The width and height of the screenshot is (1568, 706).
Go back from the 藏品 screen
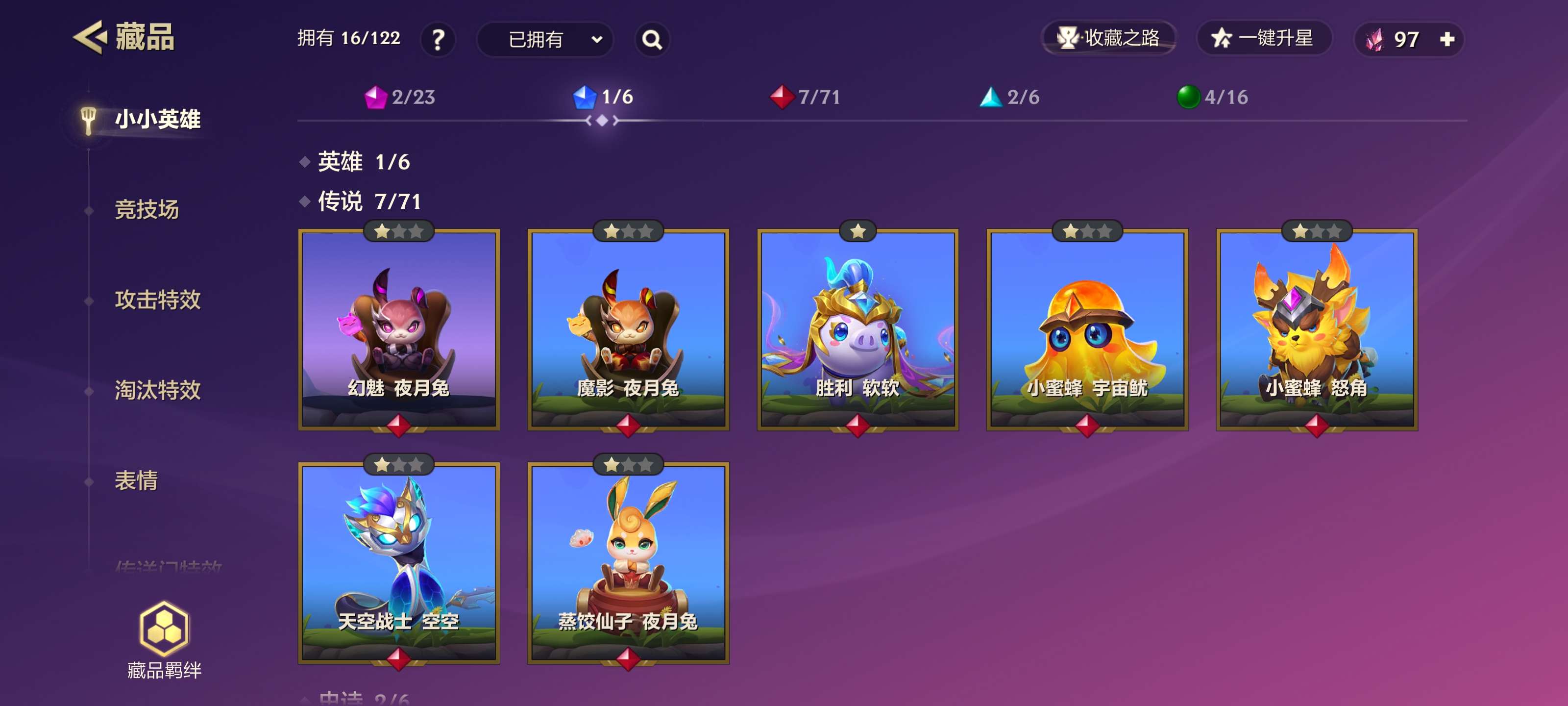pos(90,38)
